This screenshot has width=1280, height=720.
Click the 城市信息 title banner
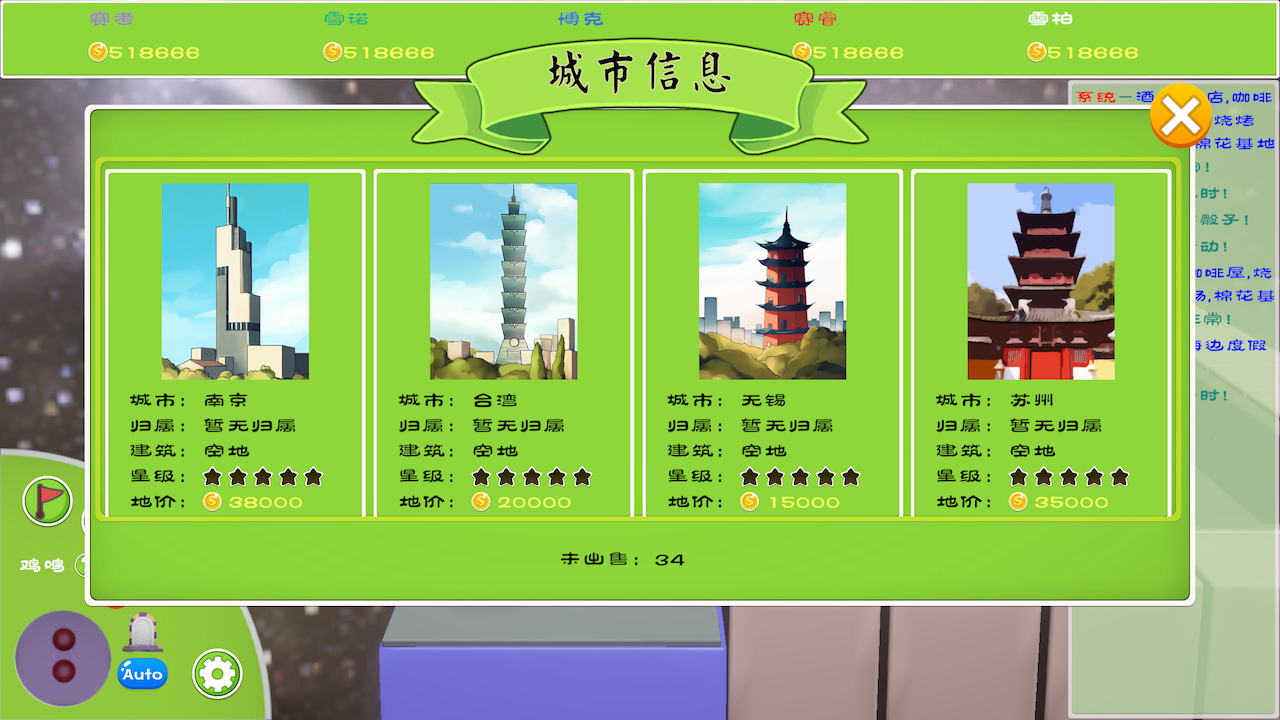point(642,74)
